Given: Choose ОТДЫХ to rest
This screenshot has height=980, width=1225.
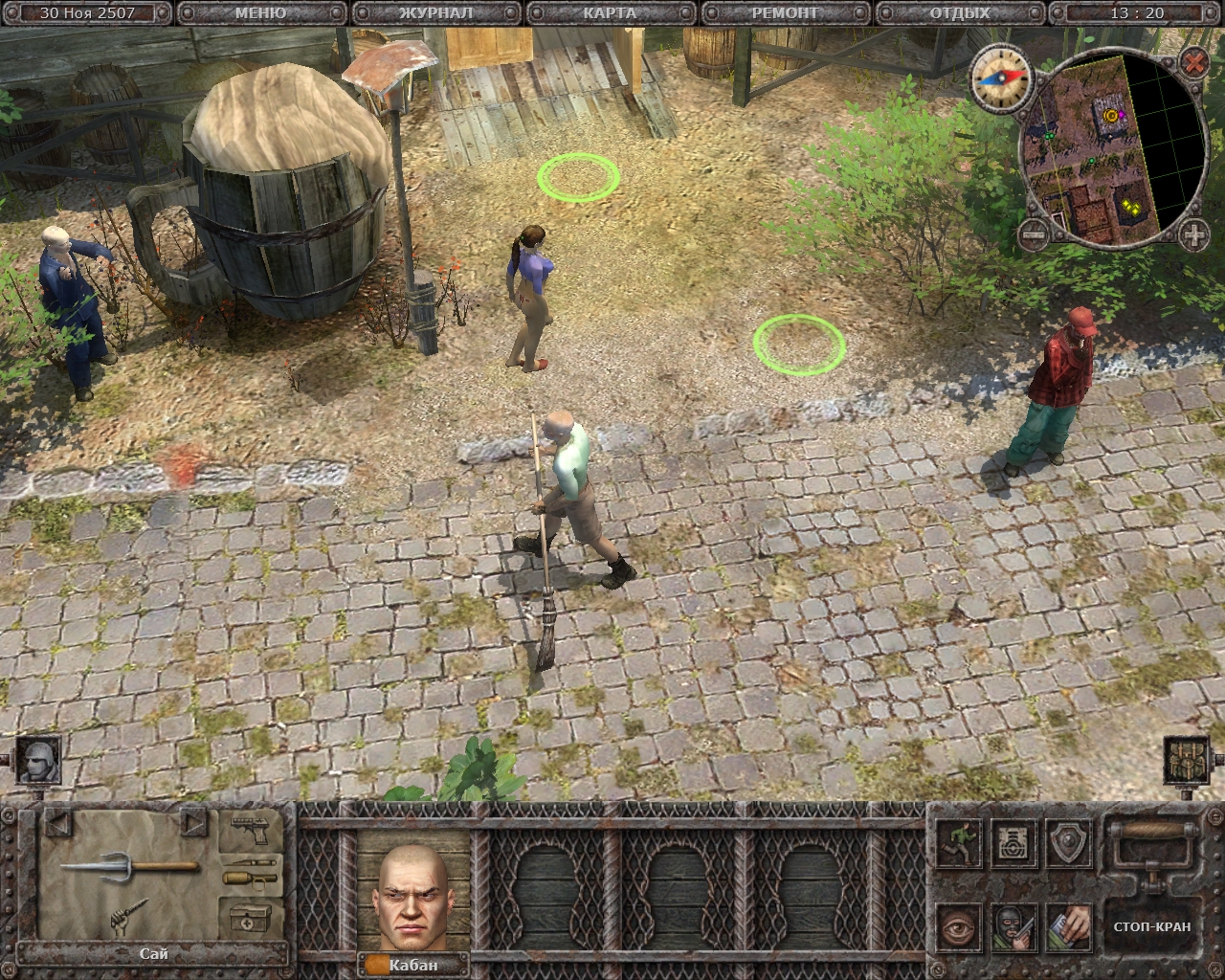Looking at the screenshot, I should pos(960,13).
